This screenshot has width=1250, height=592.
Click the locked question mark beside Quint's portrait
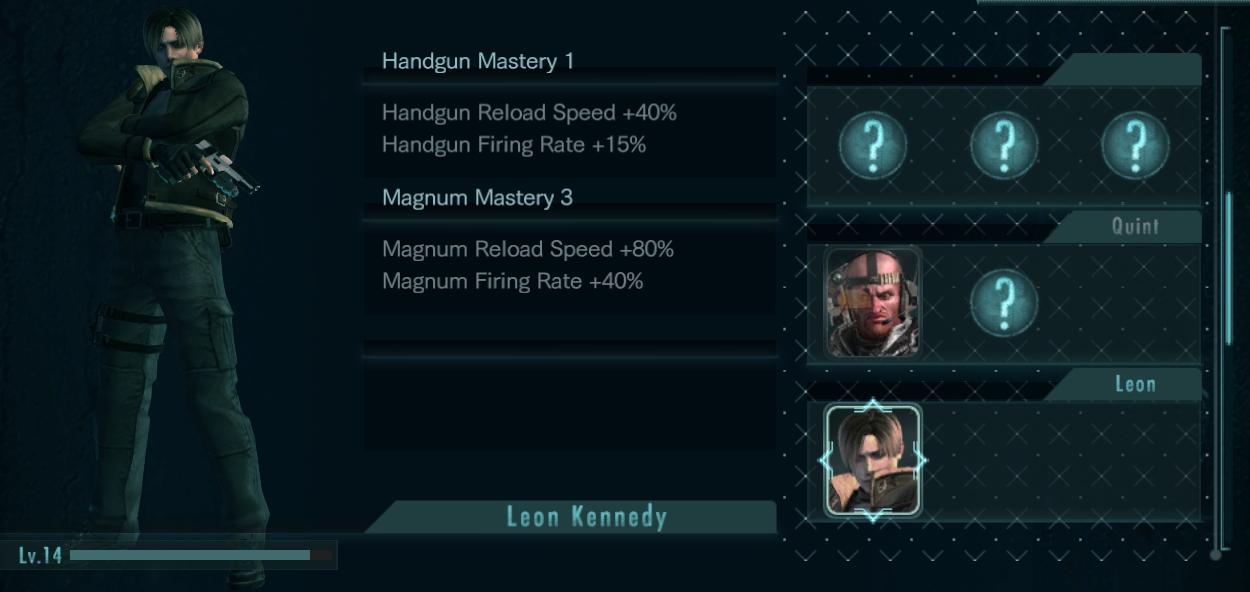(1004, 302)
